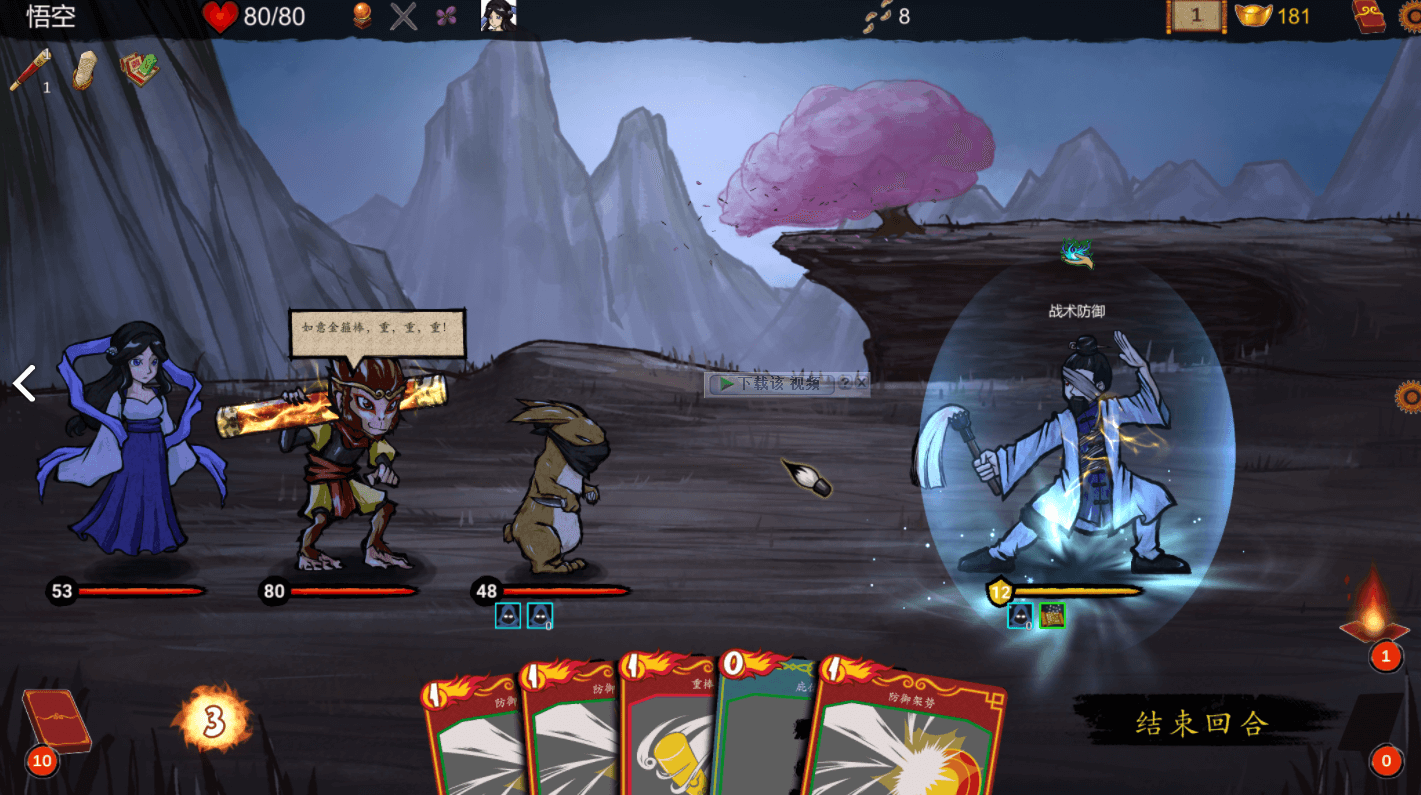Inspect the paper scroll relic icon
This screenshot has height=795, width=1421.
[x=85, y=70]
